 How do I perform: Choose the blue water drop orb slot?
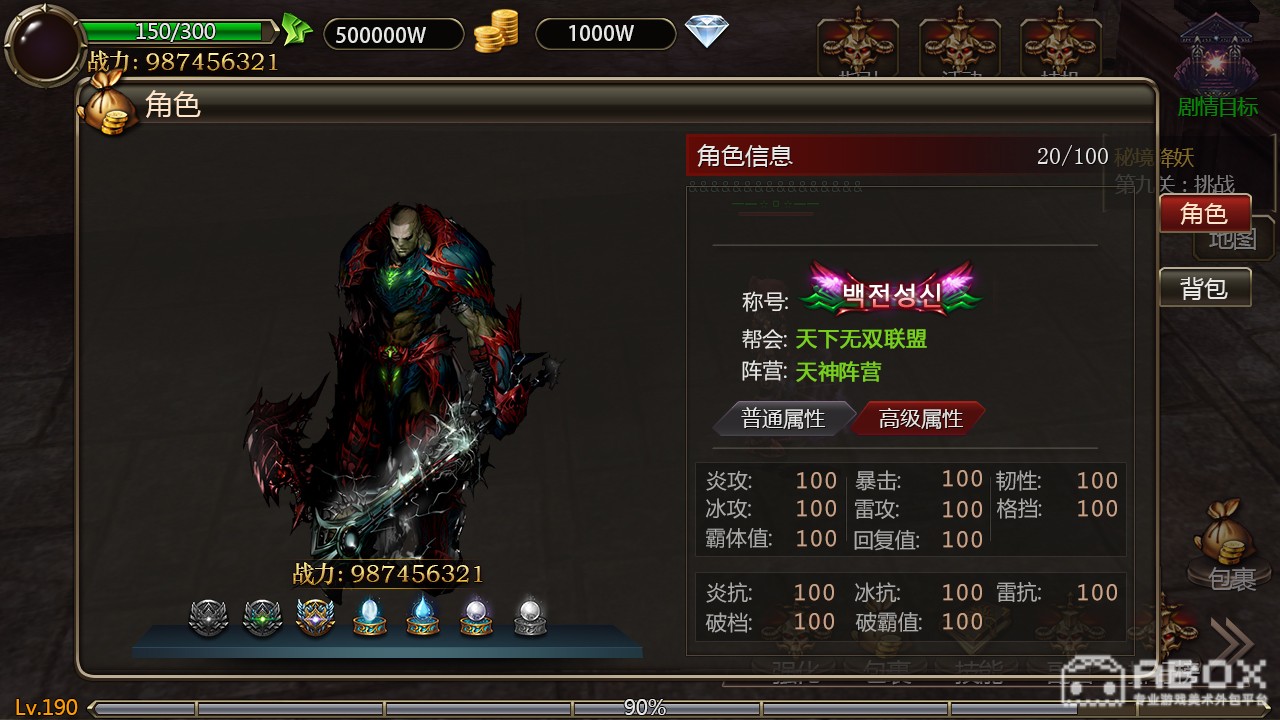[423, 617]
